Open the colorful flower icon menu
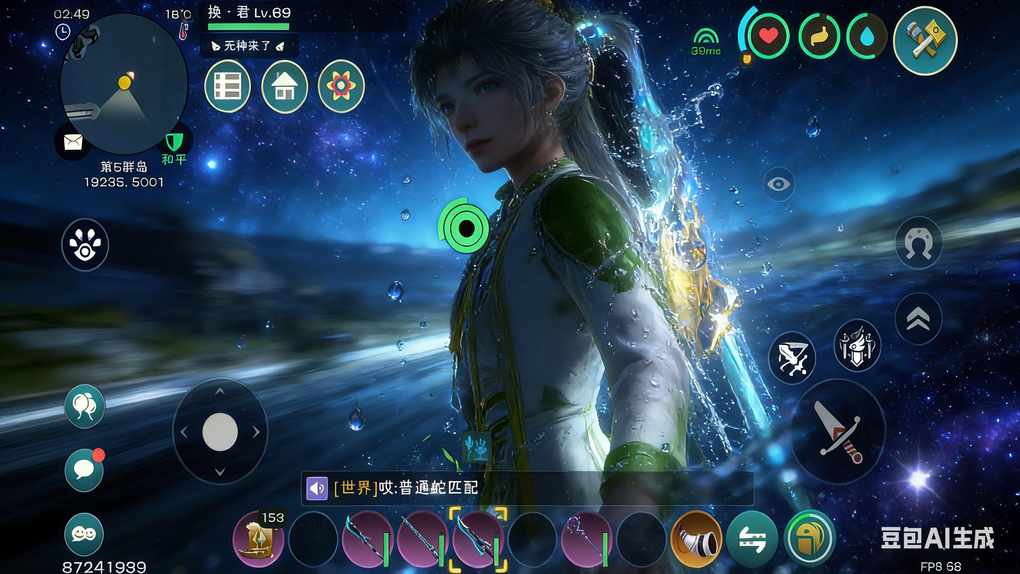1020x574 pixels. click(x=341, y=87)
